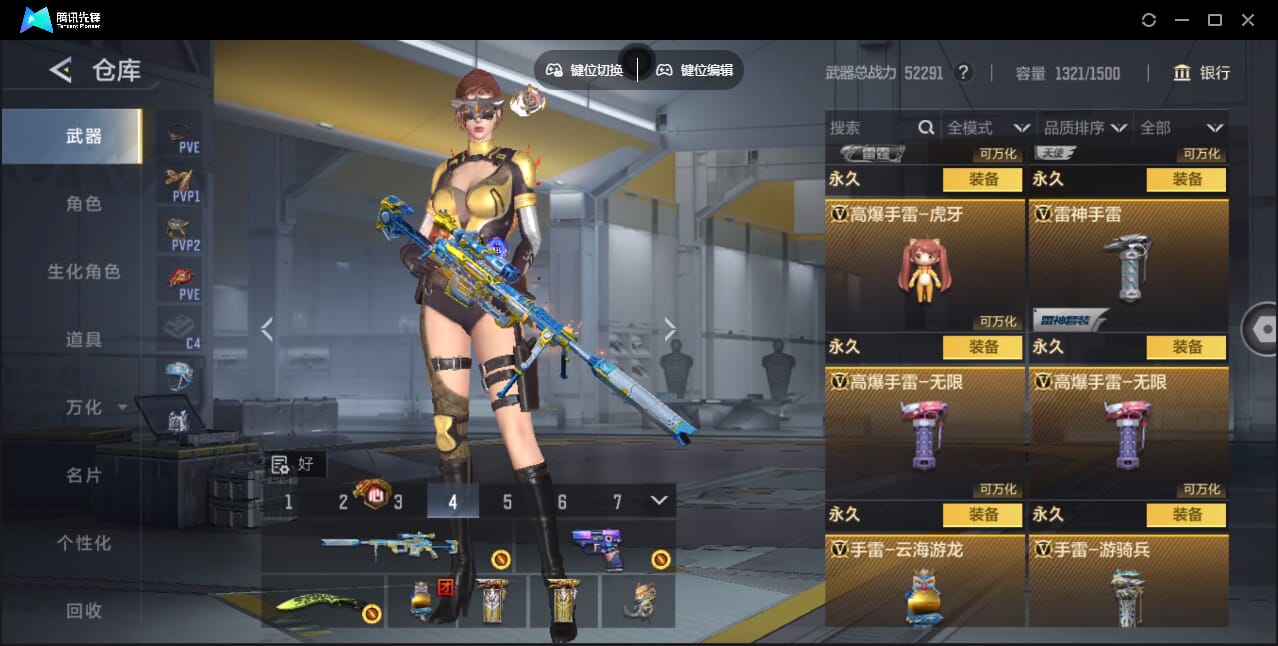Show the next character view arrow
This screenshot has width=1278, height=646.
point(670,329)
